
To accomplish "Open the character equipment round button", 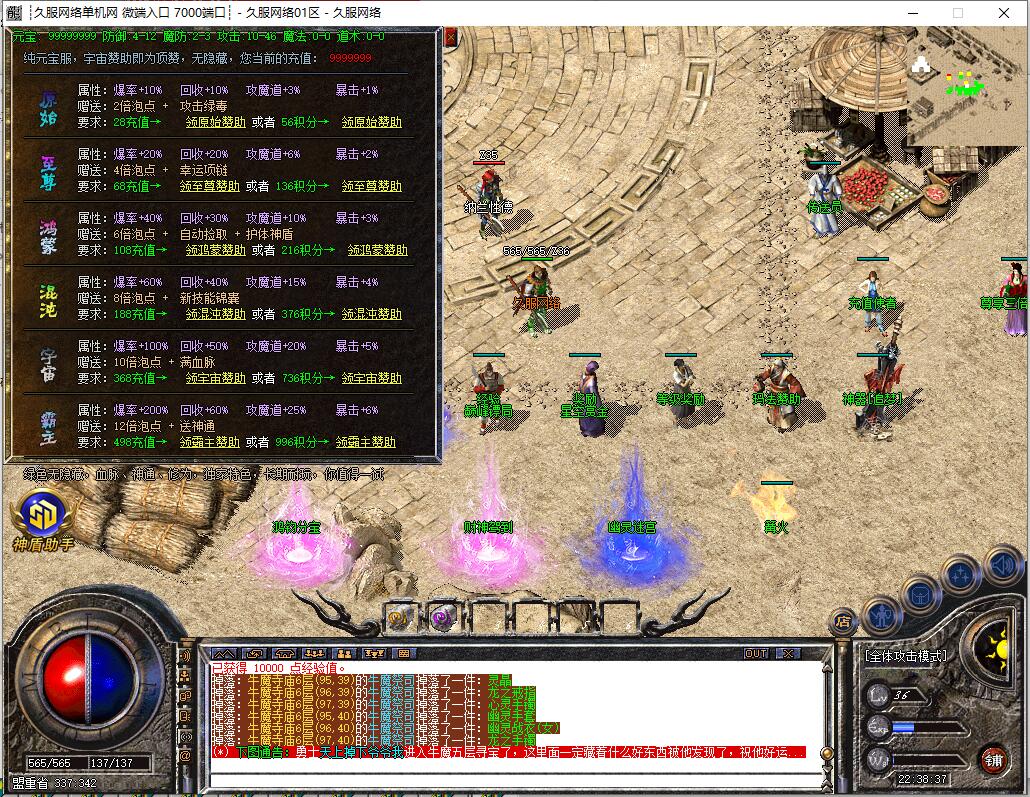I will [x=882, y=612].
